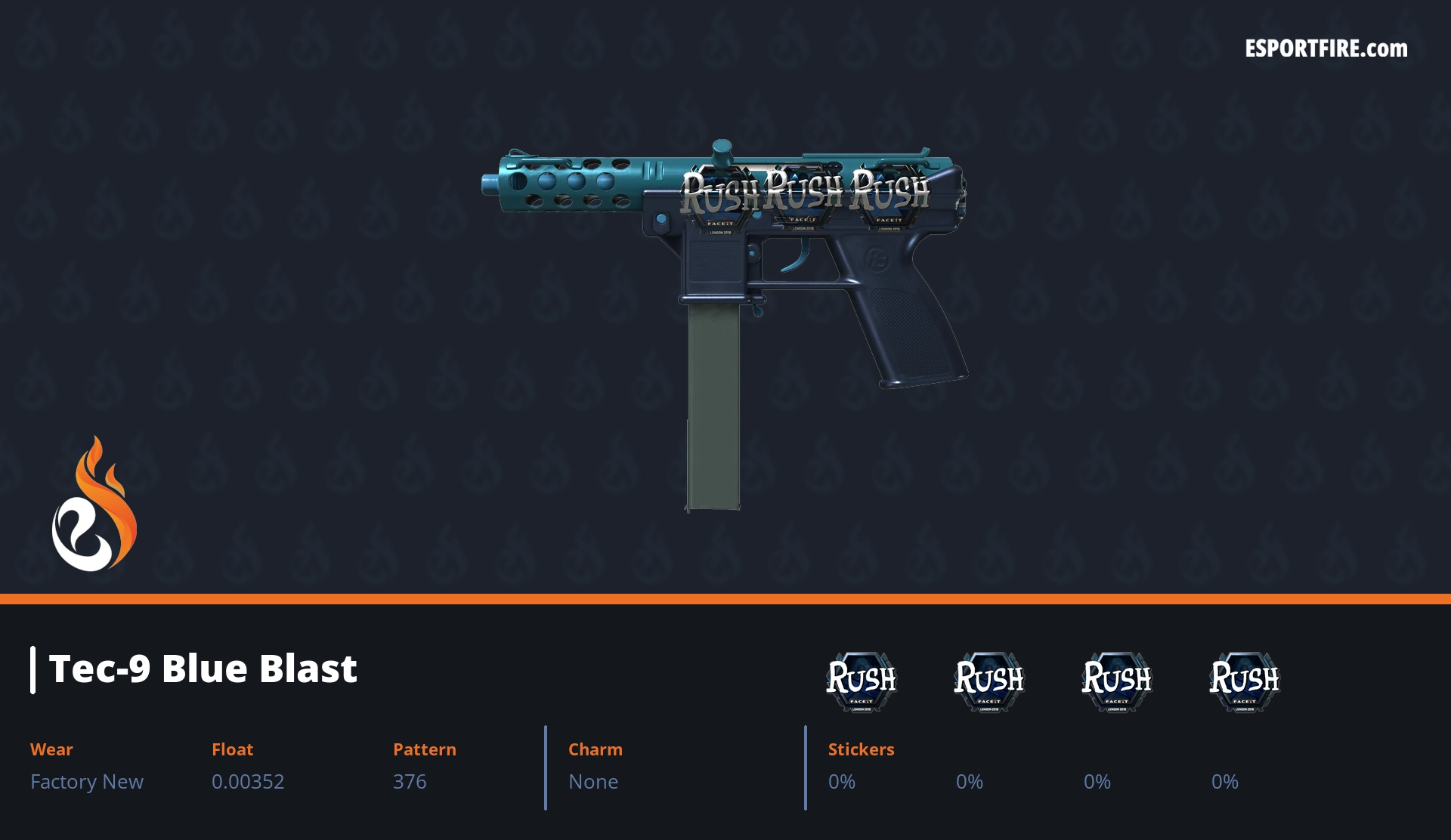The width and height of the screenshot is (1451, 840).
Task: Click the orange flame Esportfire logo
Action: click(x=94, y=505)
